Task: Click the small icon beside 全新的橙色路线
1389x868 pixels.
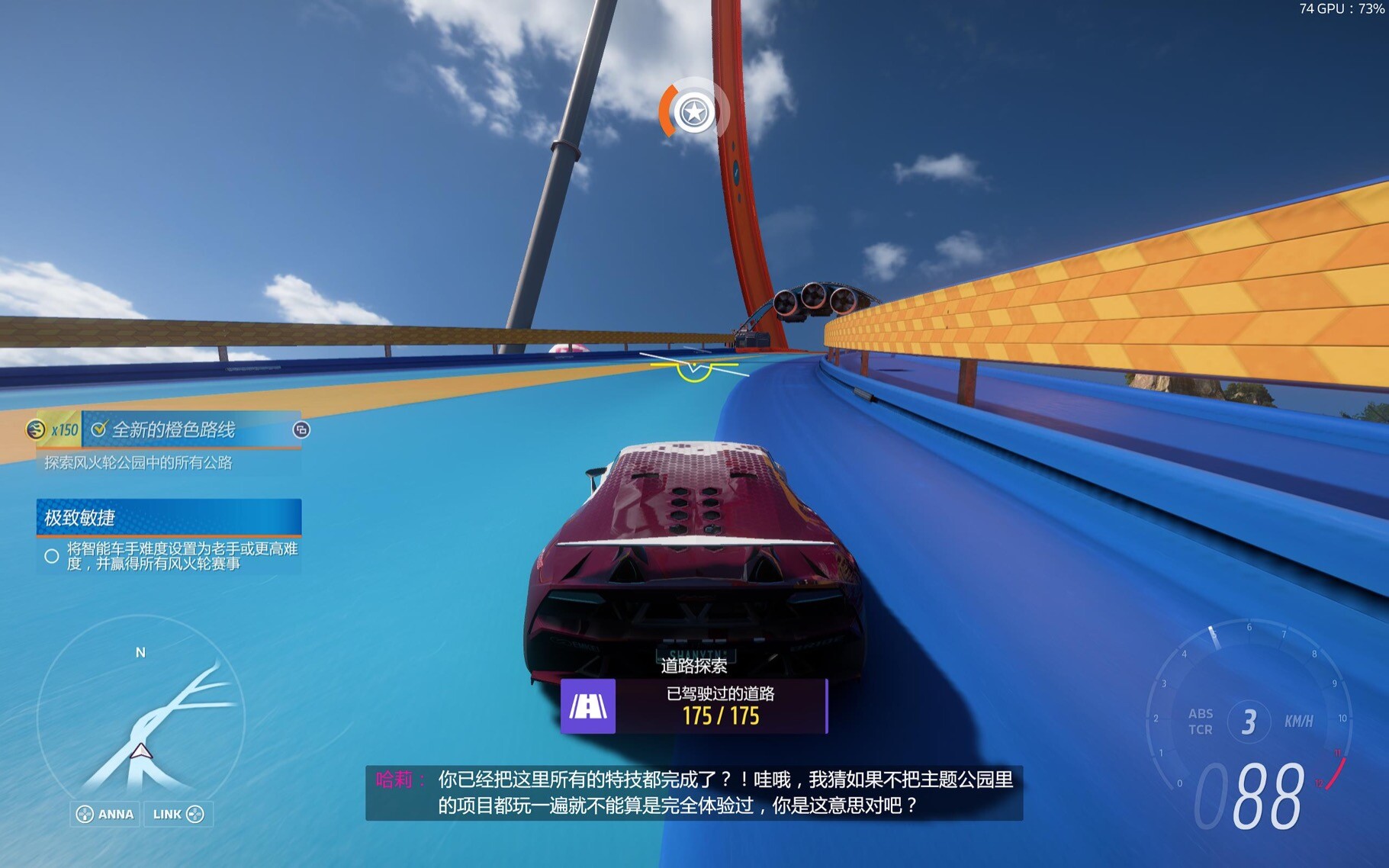Action: pyautogui.click(x=301, y=430)
